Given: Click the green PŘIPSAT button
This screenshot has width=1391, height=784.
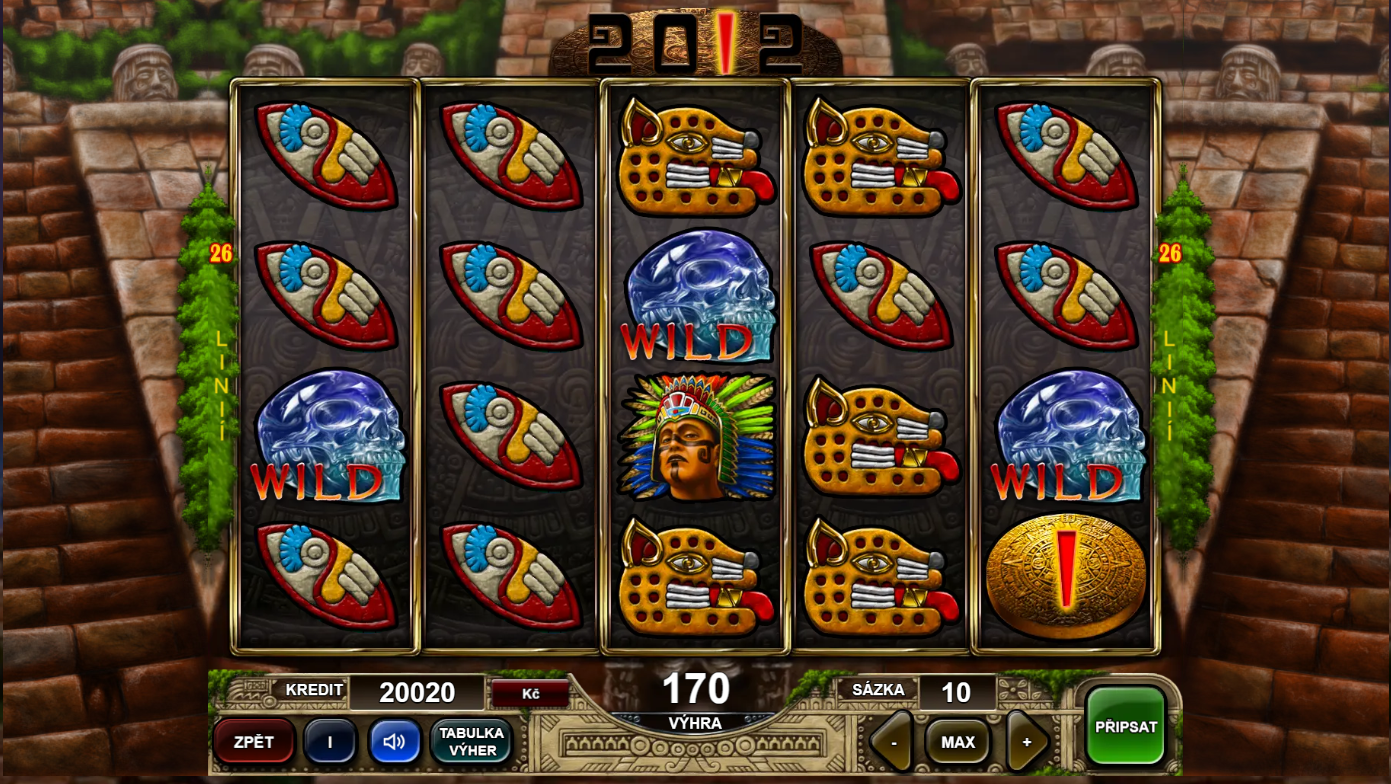Looking at the screenshot, I should (x=1126, y=727).
